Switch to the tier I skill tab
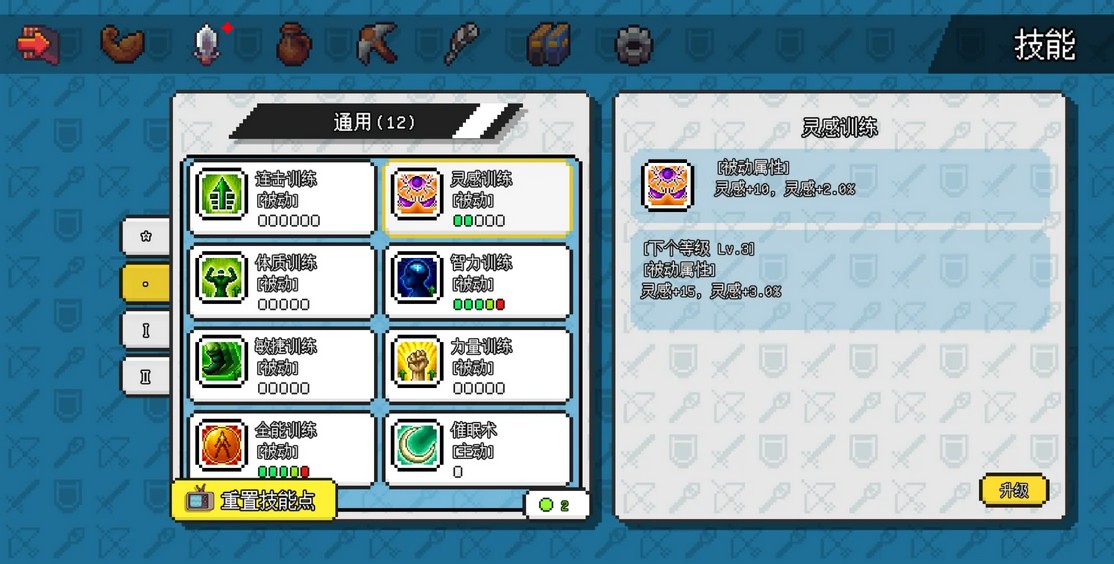The height and width of the screenshot is (564, 1114). [x=146, y=330]
